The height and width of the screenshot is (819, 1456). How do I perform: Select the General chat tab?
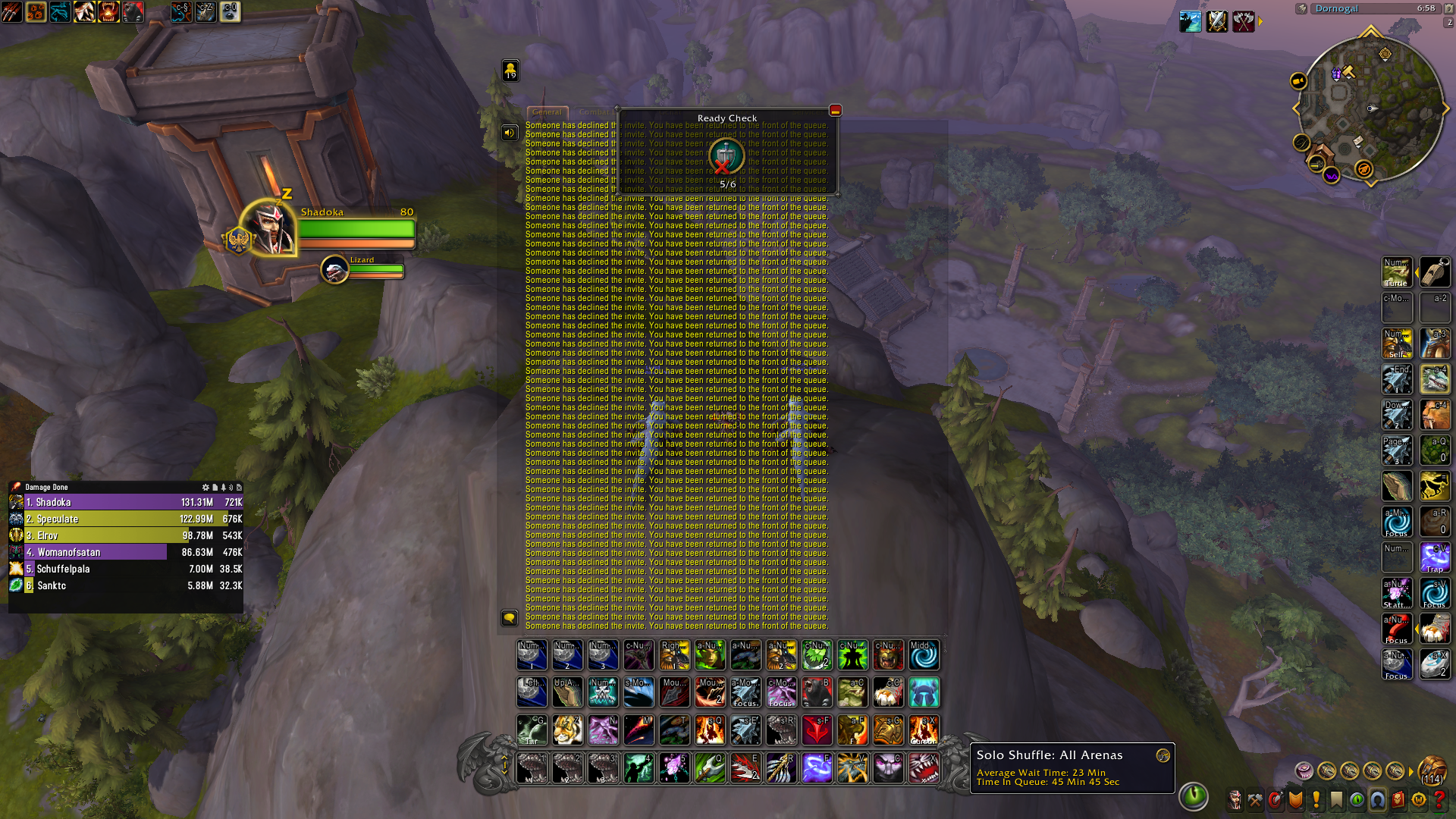pos(548,112)
